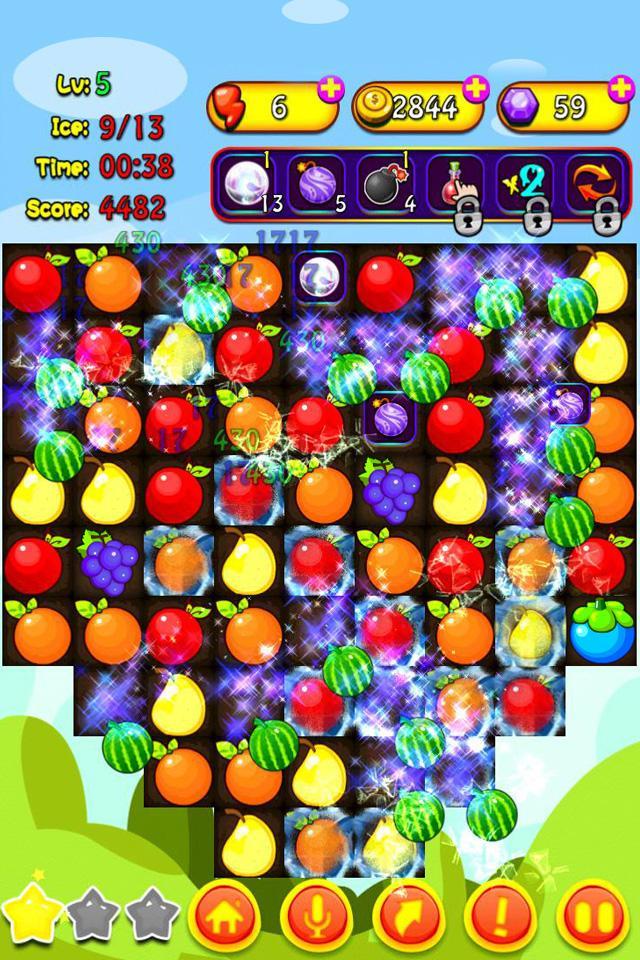Add more lightning energy with plus button
The height and width of the screenshot is (960, 640).
329,87
